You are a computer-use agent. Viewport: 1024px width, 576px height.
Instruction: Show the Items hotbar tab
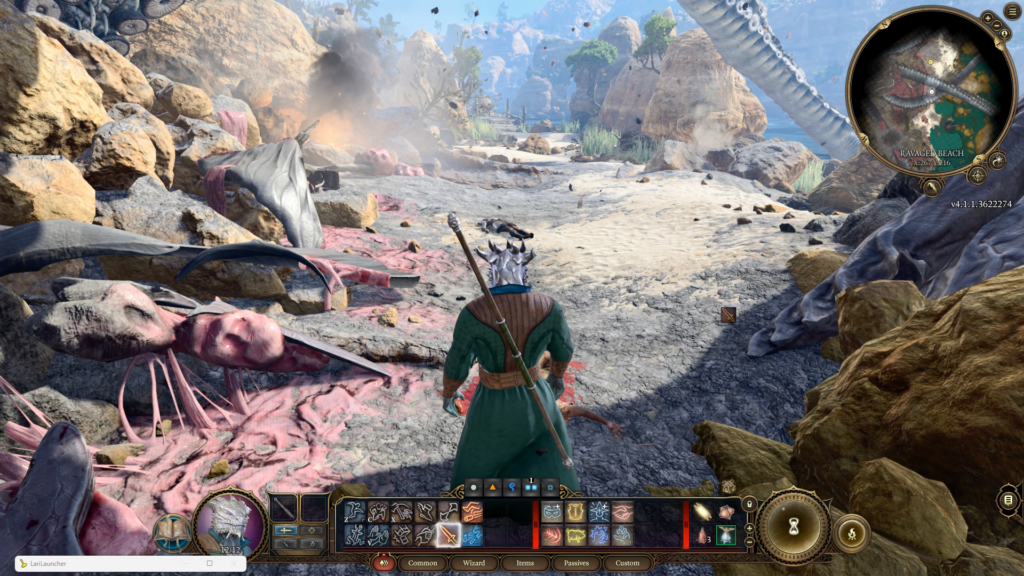pyautogui.click(x=525, y=563)
